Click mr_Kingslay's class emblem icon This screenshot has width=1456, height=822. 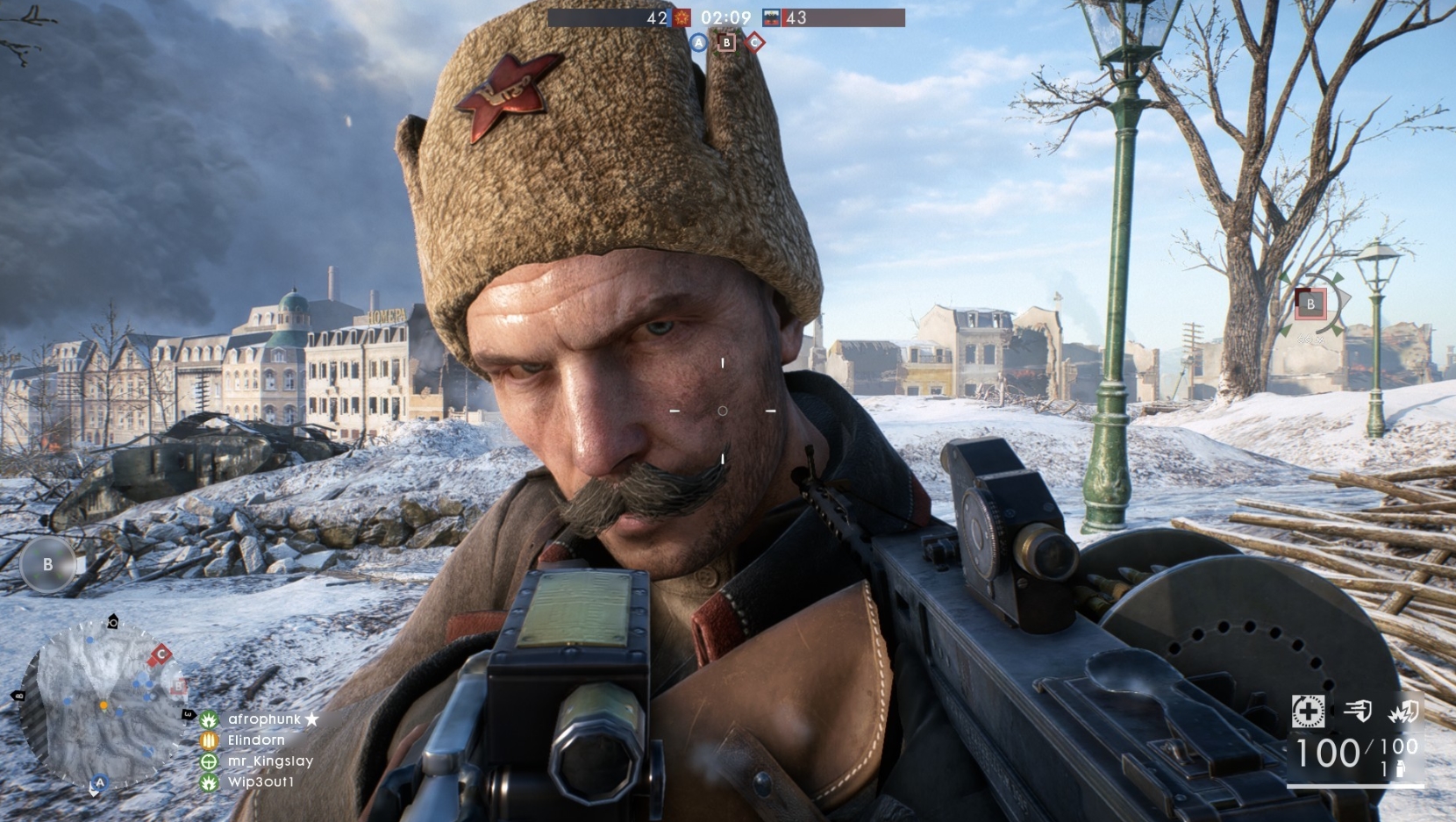[x=209, y=761]
